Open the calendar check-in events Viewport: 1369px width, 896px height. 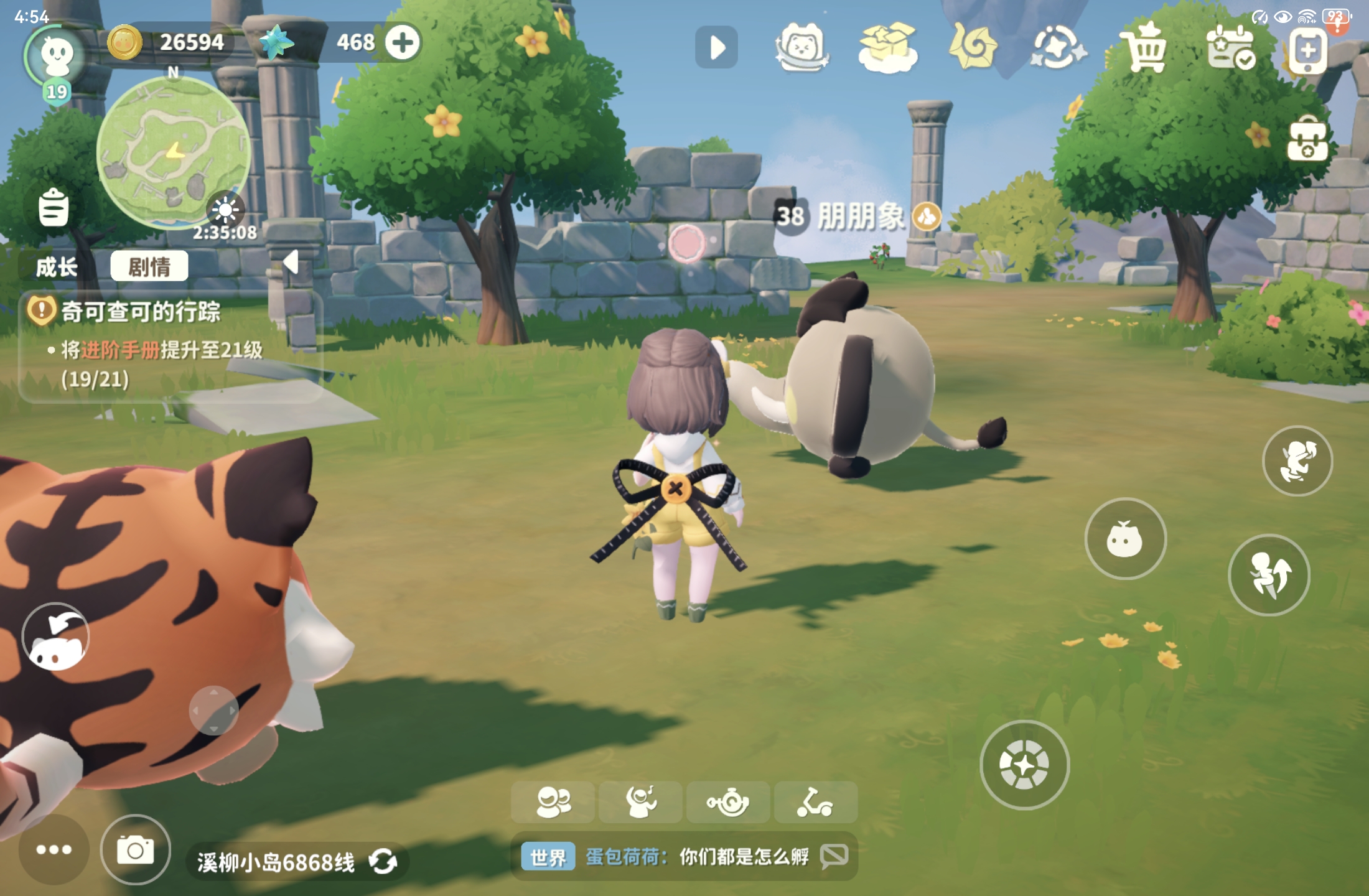pos(1230,48)
